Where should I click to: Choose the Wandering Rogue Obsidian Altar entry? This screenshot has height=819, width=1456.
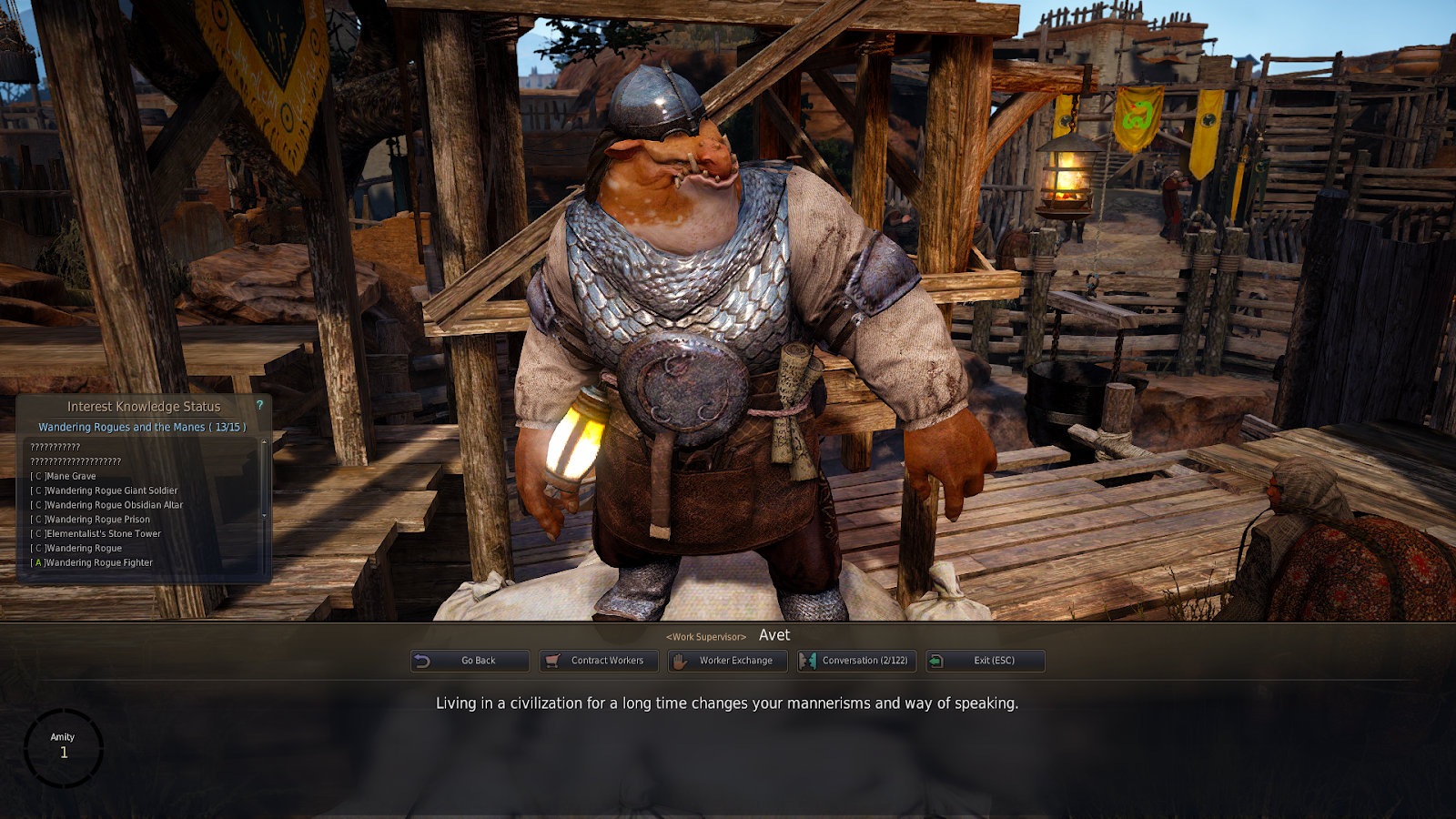point(114,505)
